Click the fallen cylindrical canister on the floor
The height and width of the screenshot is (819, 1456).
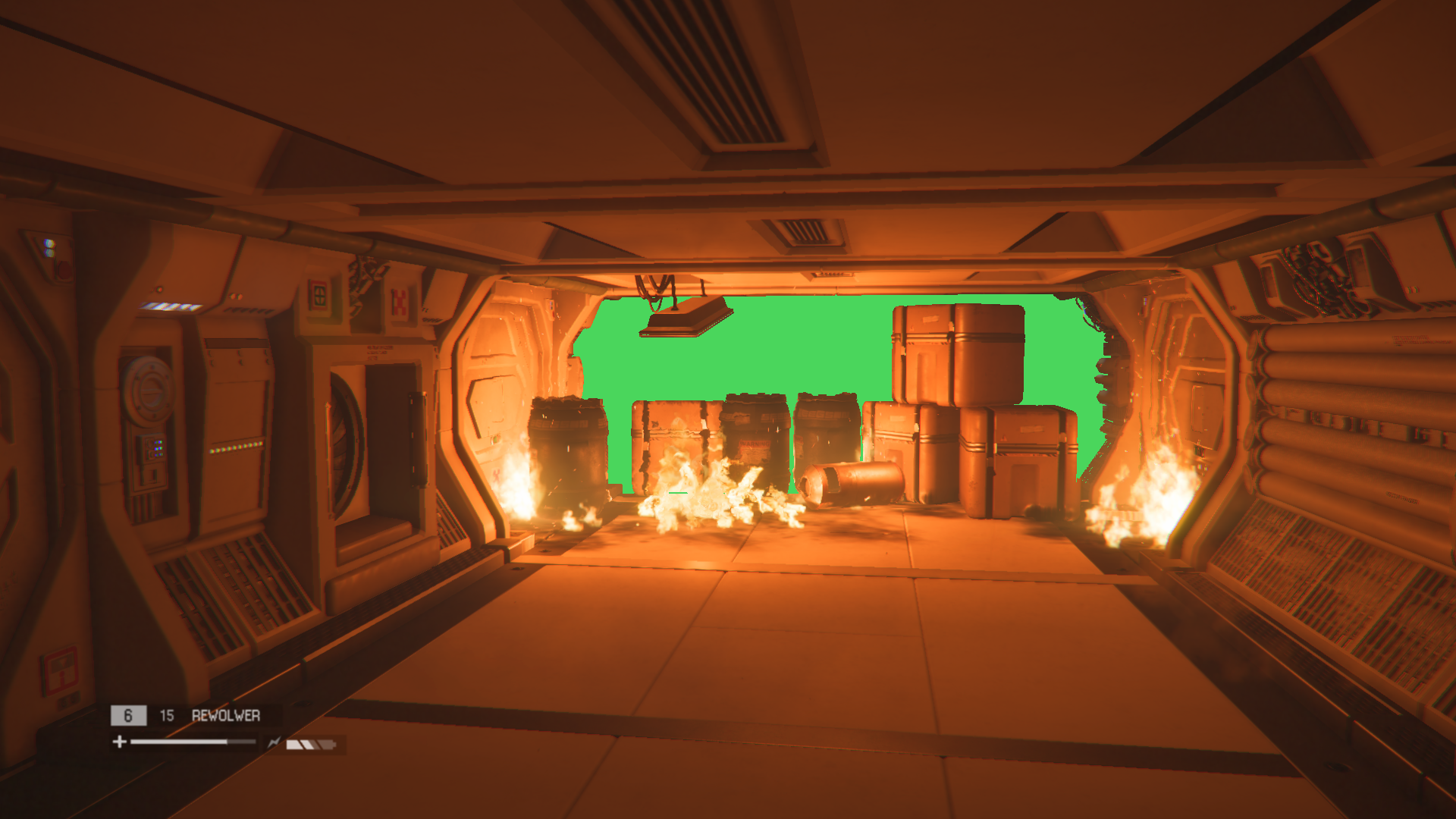coord(849,478)
